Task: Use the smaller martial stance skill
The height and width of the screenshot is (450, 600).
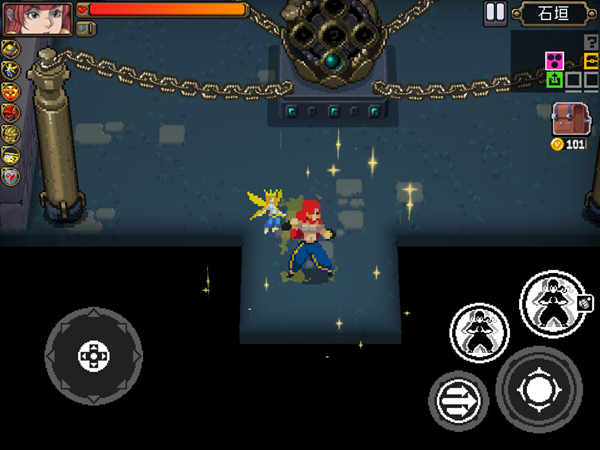Action: coord(480,332)
